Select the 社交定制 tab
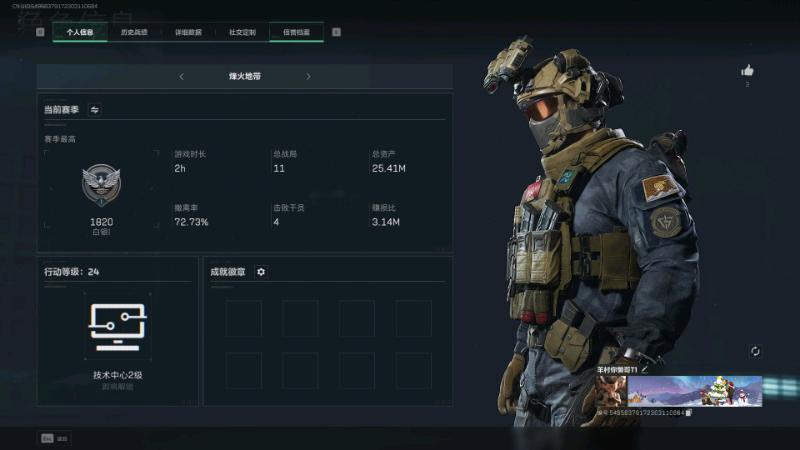800x450 pixels. click(242, 32)
